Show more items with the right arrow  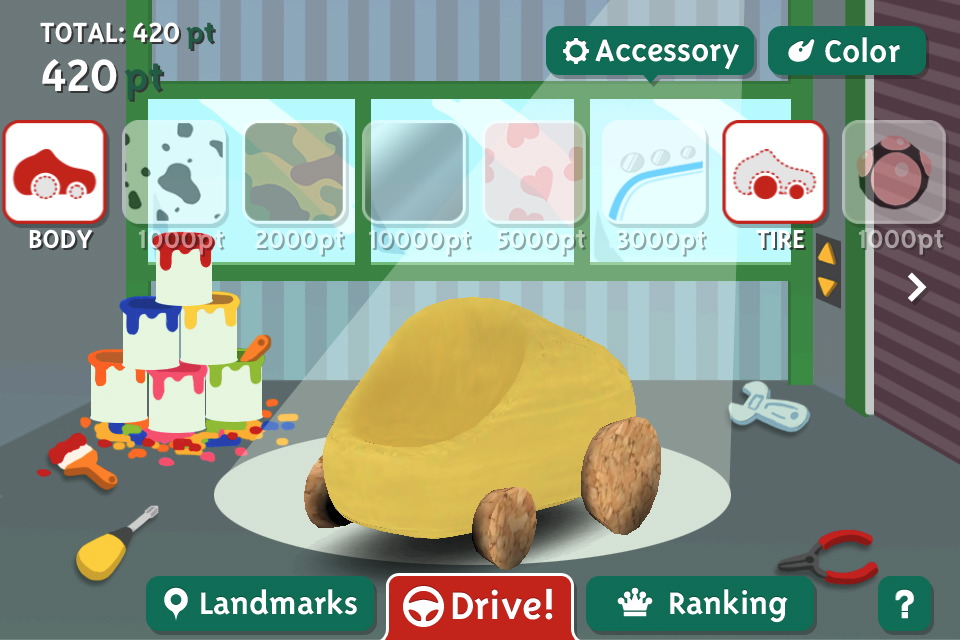pyautogui.click(x=916, y=288)
